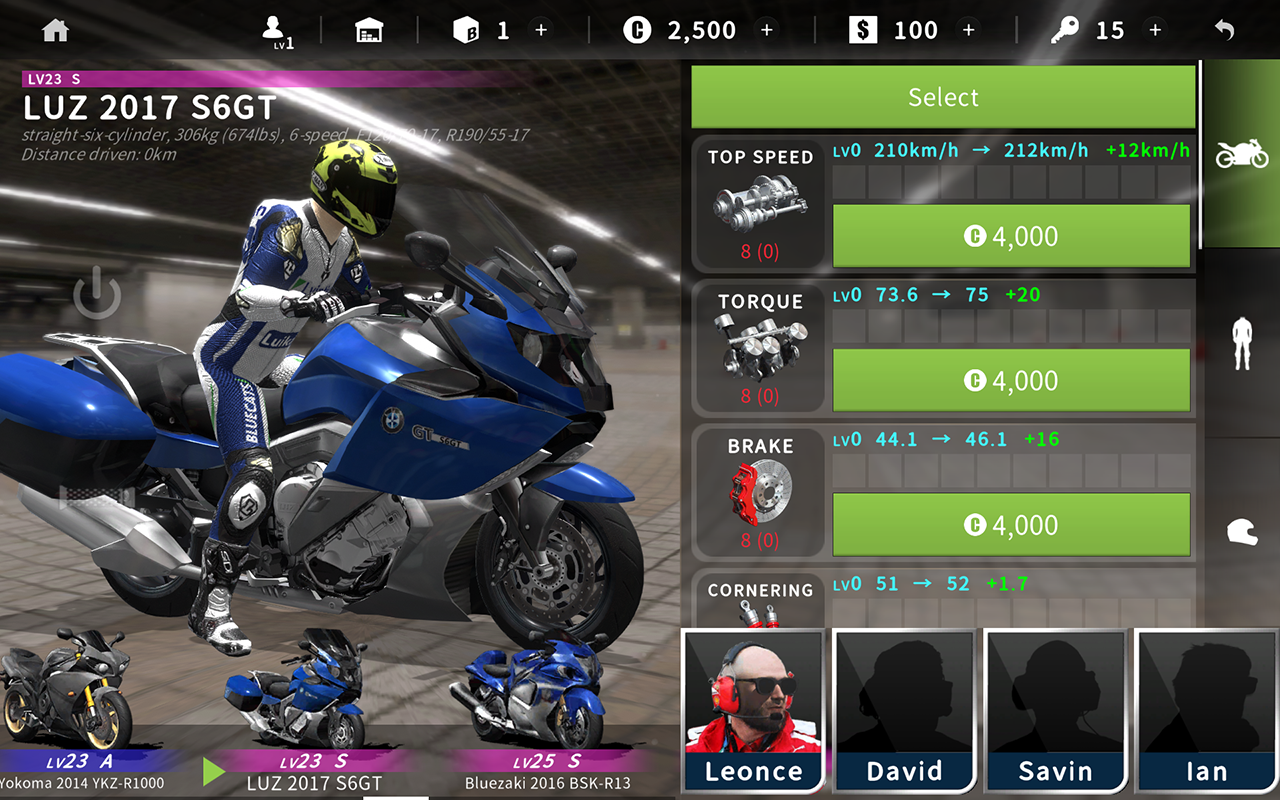Open the Garage icon at the top
Viewport: 1280px width, 800px height.
(x=370, y=29)
